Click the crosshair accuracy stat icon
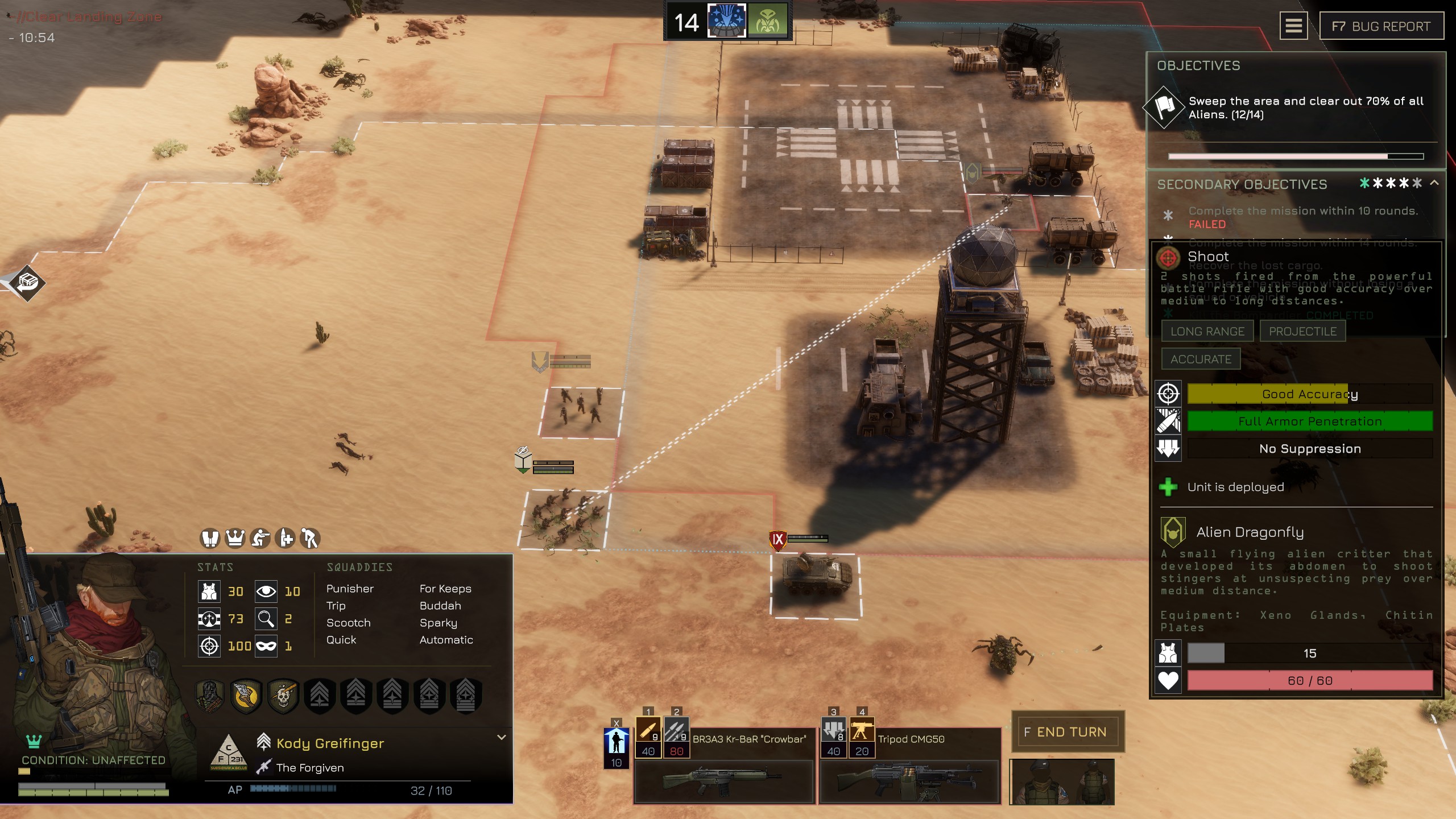Image resolution: width=1456 pixels, height=819 pixels. coord(210,646)
